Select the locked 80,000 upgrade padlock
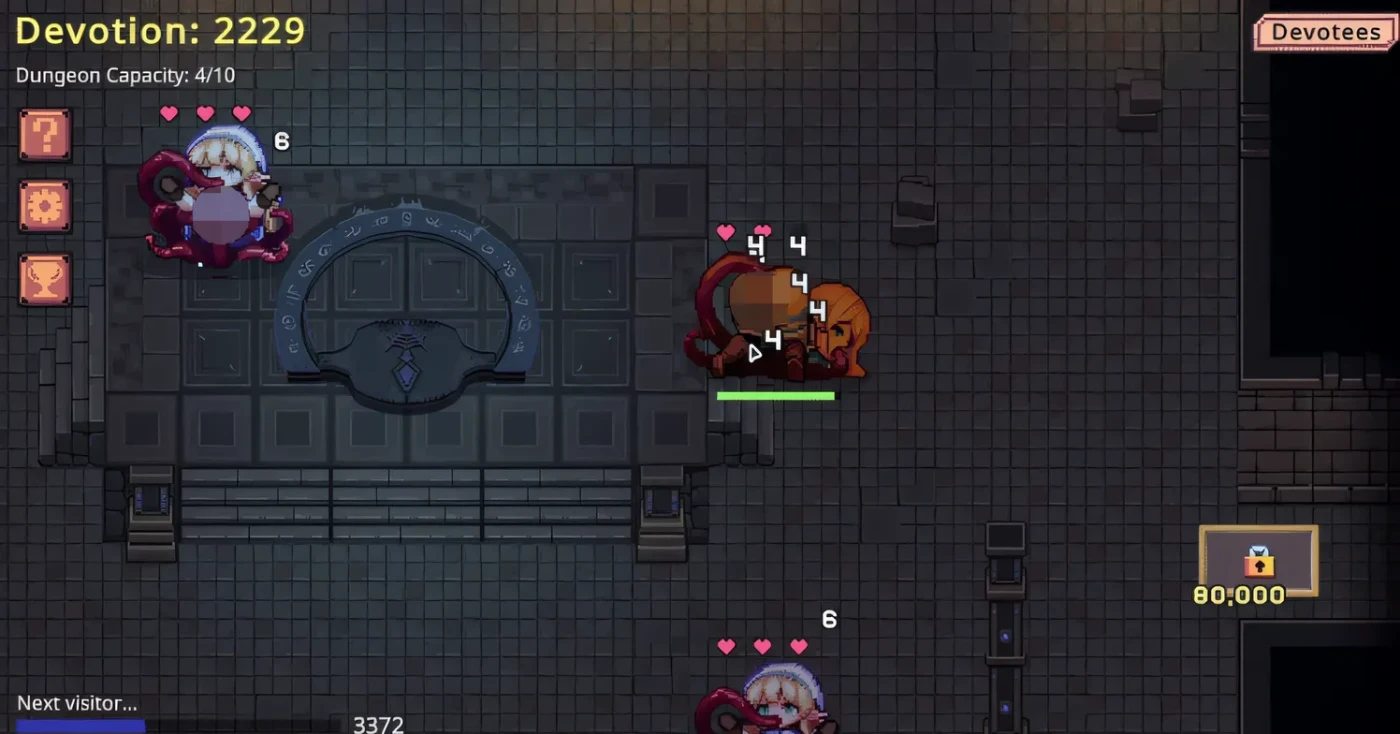The width and height of the screenshot is (1400, 734). tap(1258, 563)
